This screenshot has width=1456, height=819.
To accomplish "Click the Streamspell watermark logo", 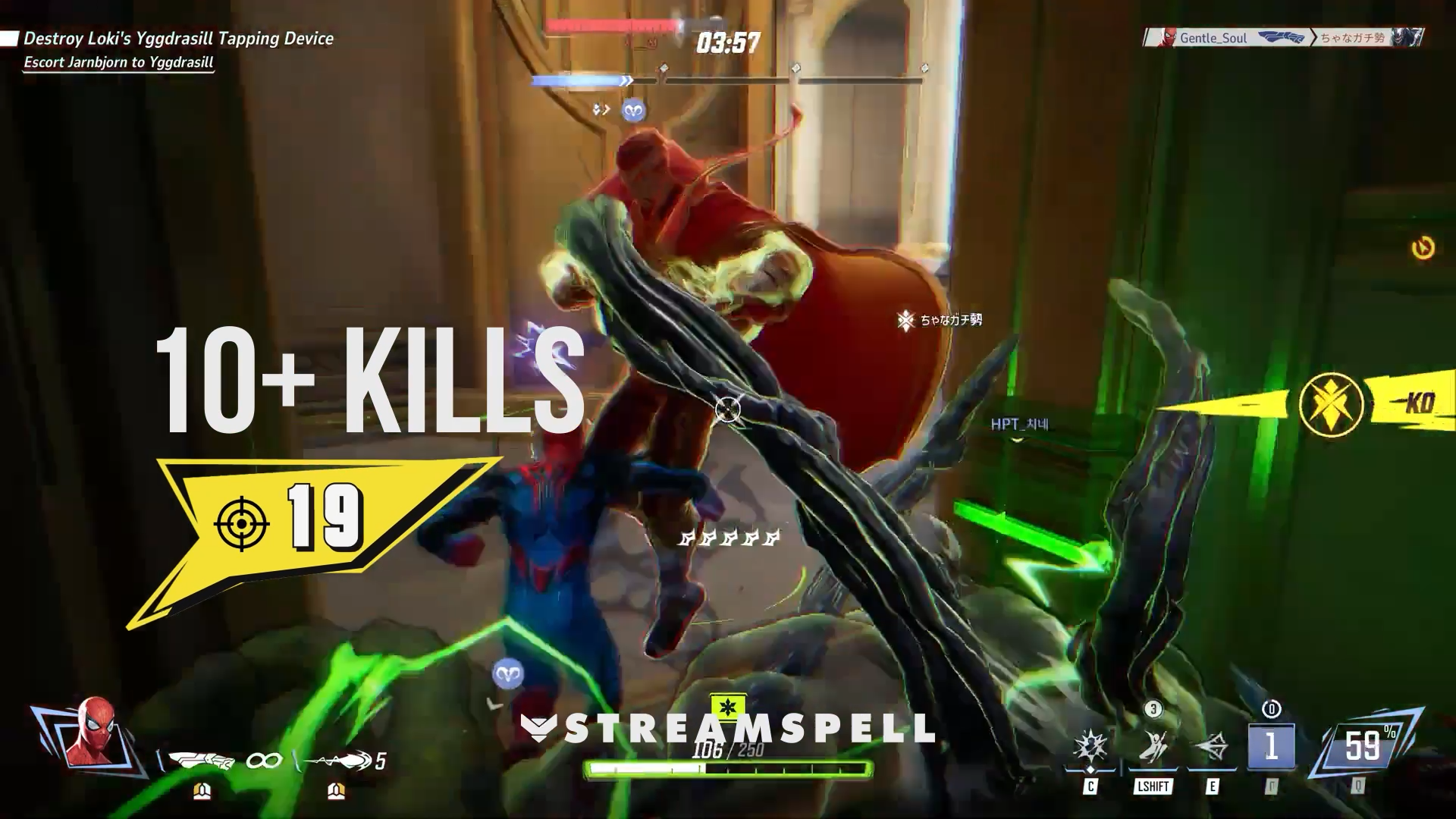I will point(728,729).
